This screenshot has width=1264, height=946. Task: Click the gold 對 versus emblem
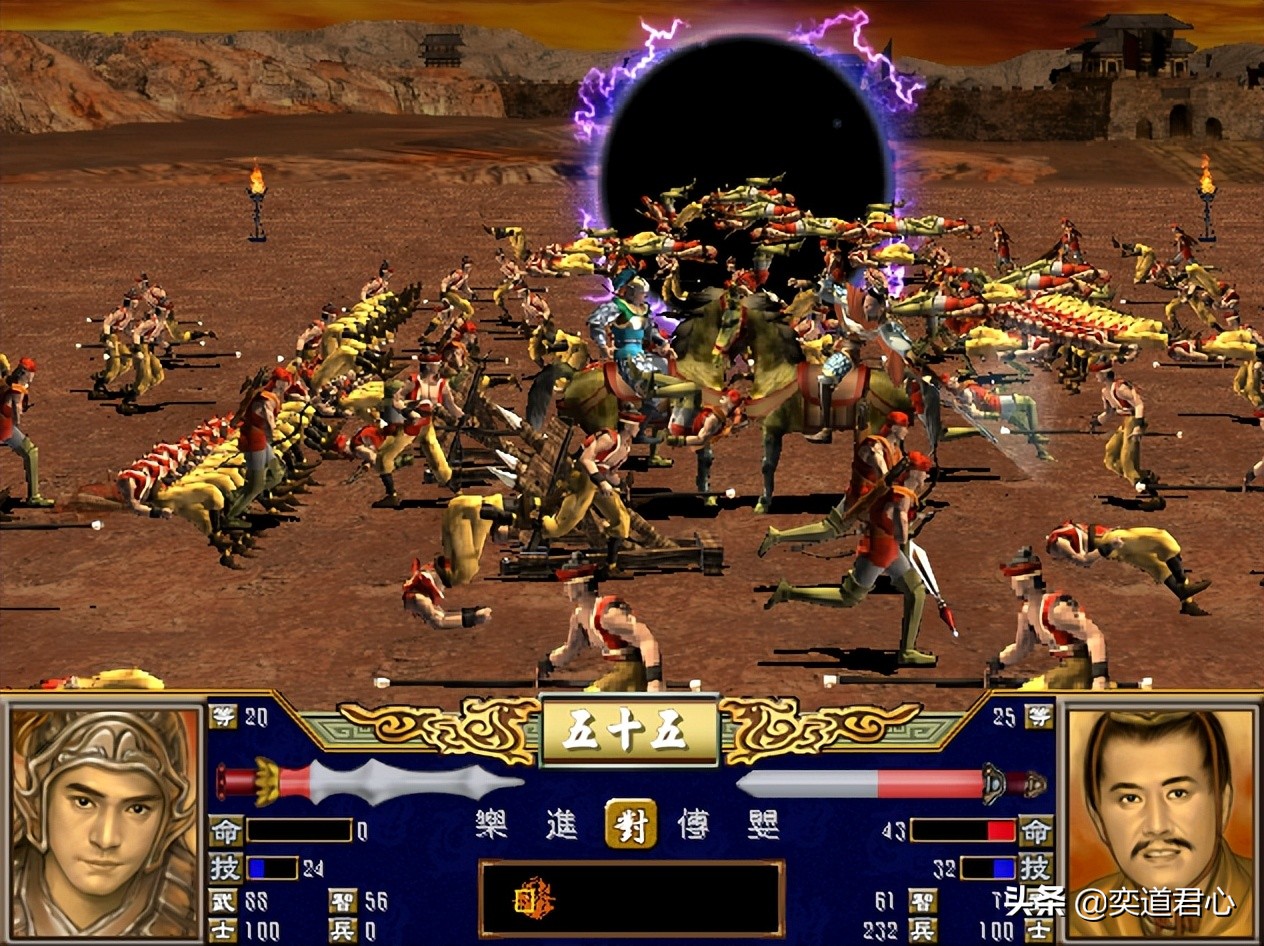click(631, 825)
